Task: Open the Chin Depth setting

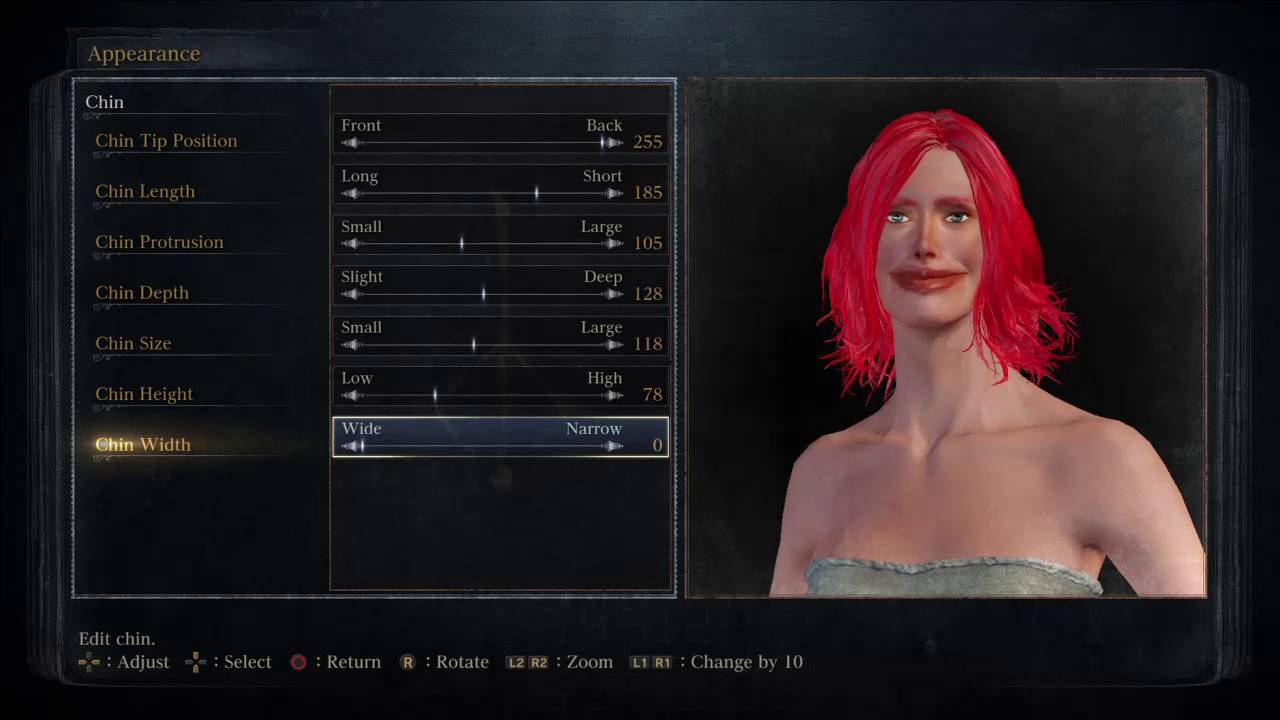Action: tap(142, 293)
